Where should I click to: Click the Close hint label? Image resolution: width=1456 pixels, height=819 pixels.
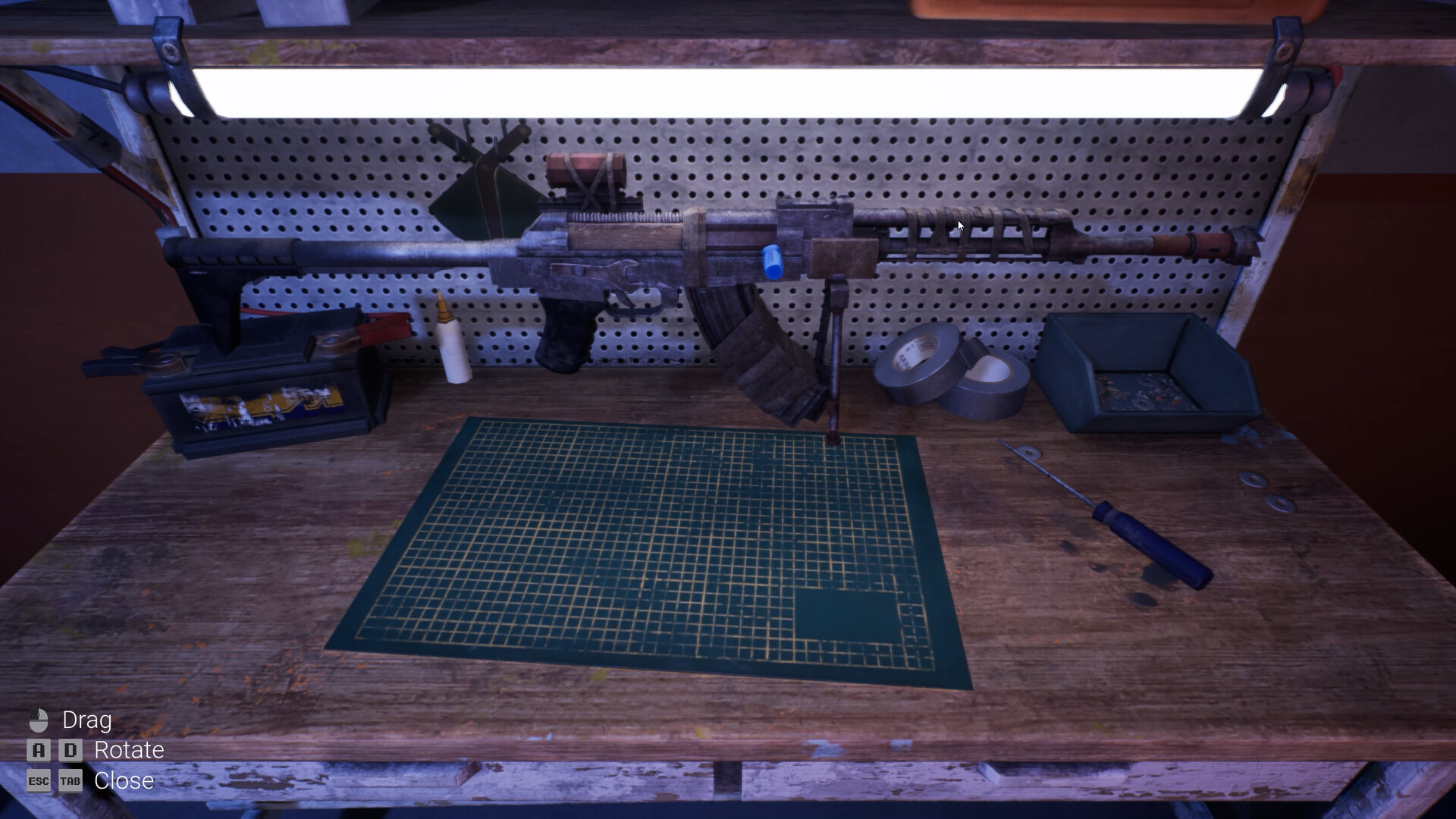click(124, 781)
